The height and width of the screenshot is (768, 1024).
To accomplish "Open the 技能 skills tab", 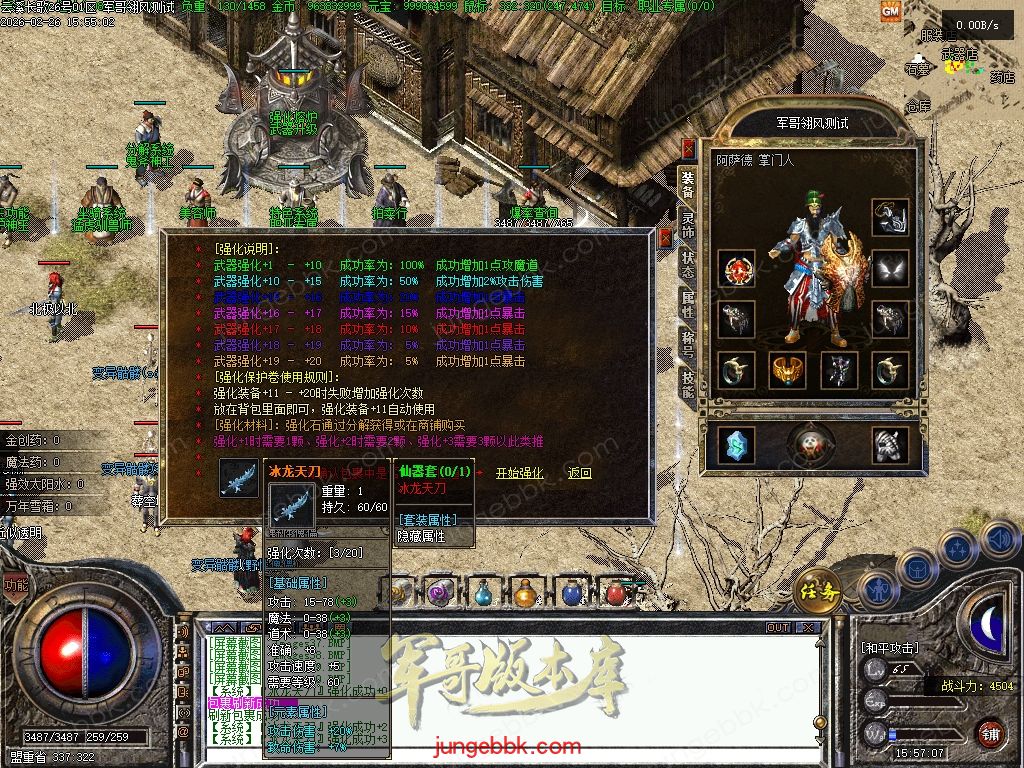I will (x=688, y=385).
